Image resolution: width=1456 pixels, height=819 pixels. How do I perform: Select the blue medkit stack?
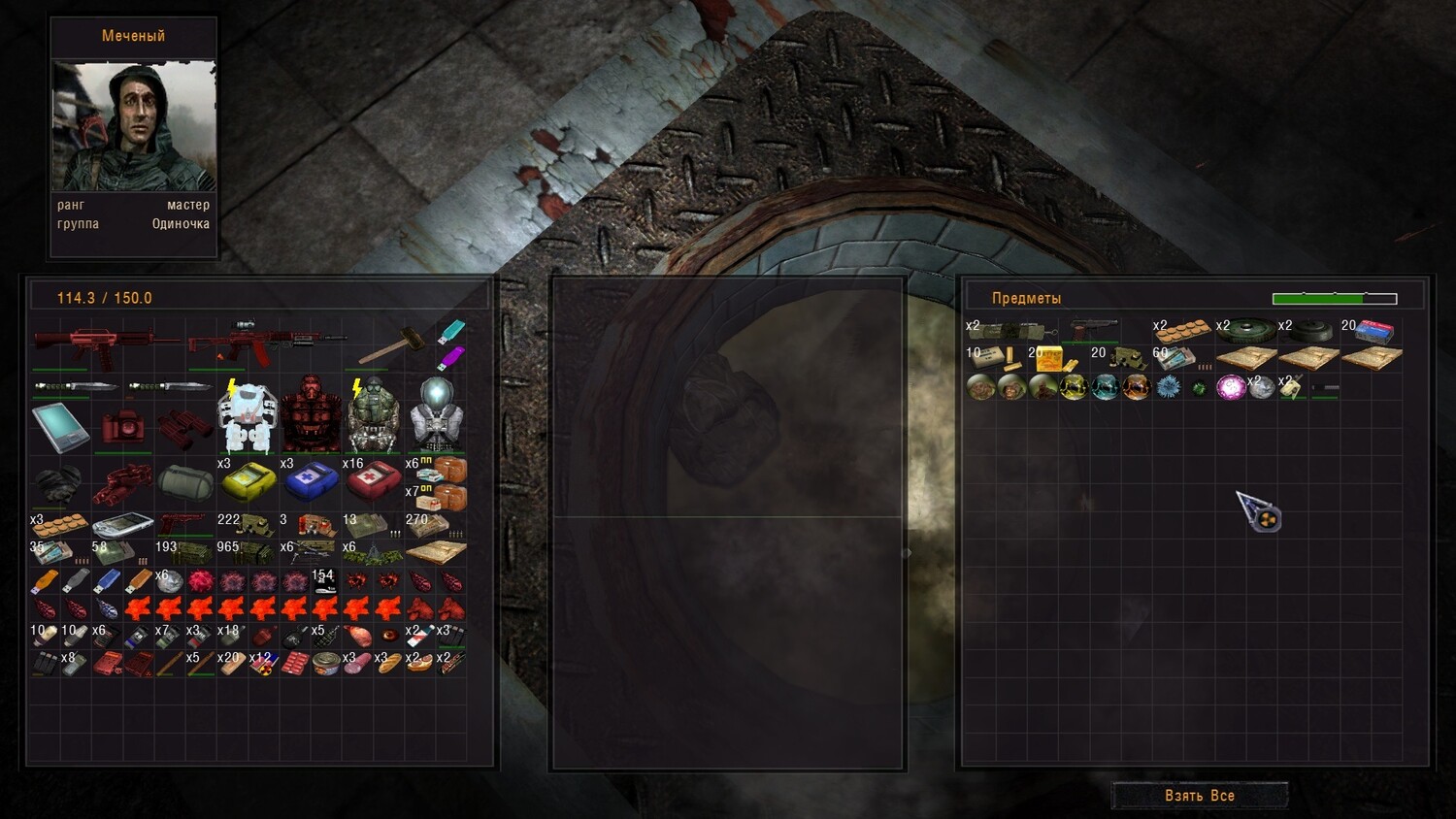pos(310,479)
